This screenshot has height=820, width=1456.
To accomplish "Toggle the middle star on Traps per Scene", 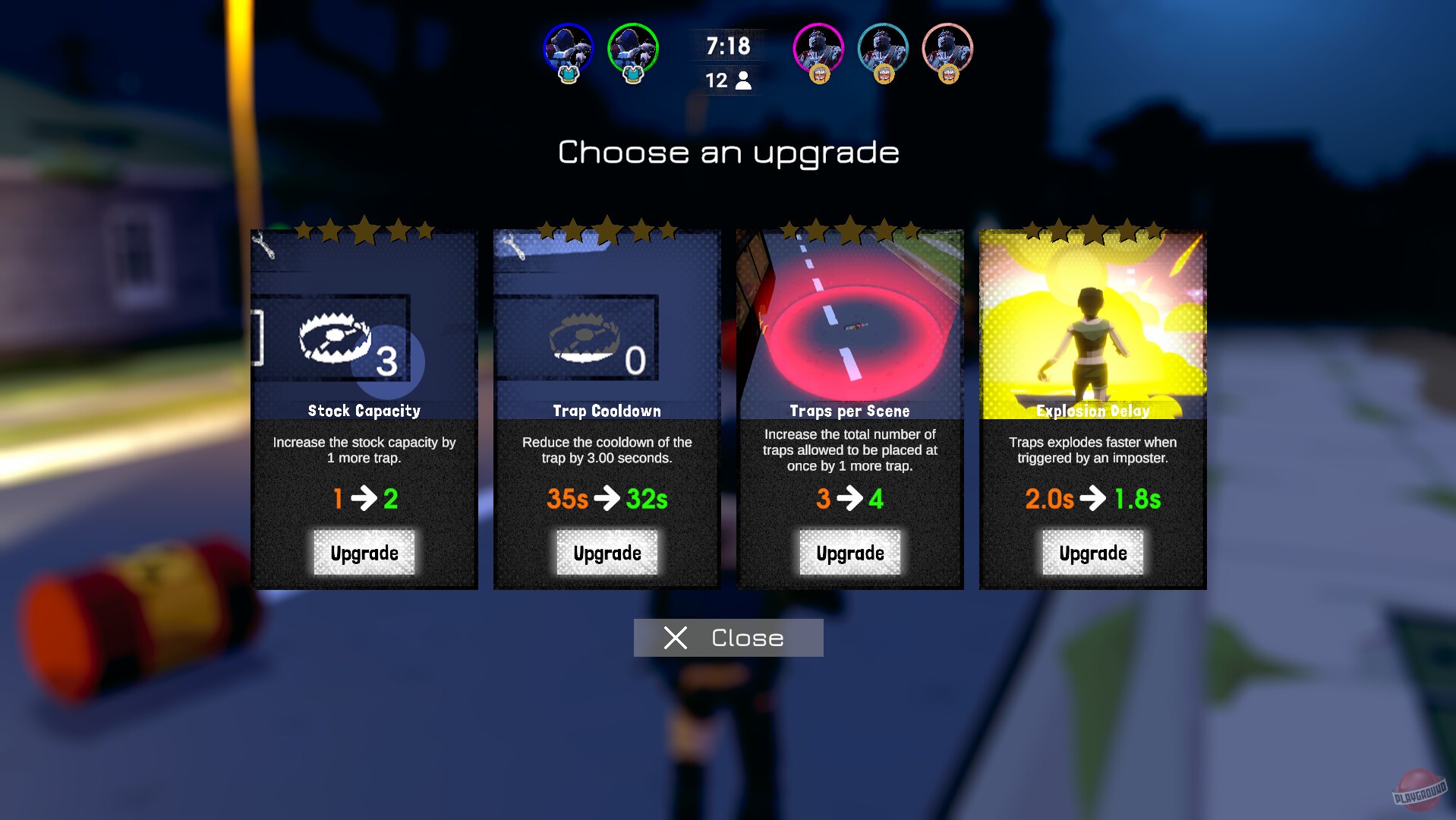I will tap(849, 229).
